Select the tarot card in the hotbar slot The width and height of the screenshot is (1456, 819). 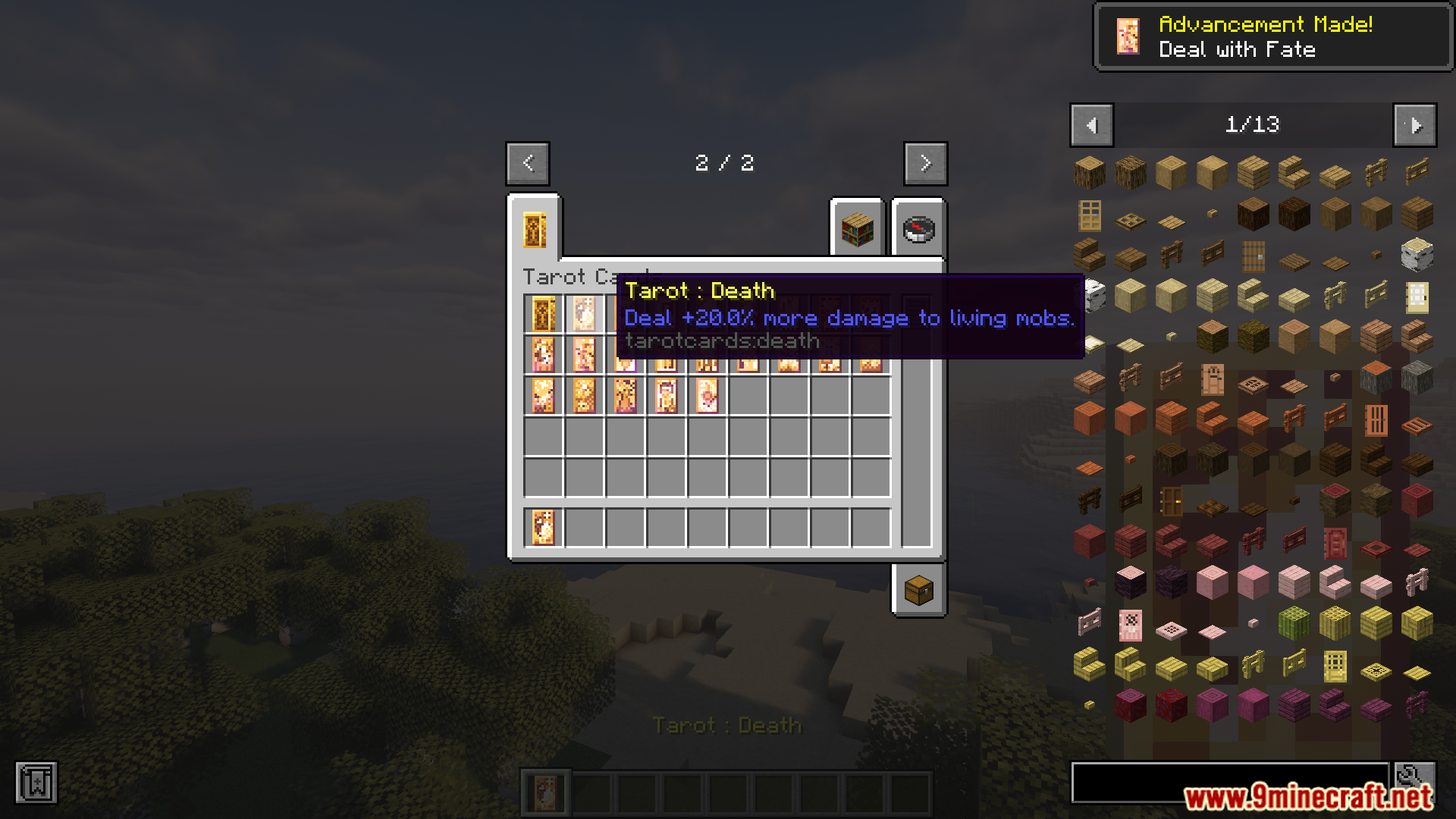tap(548, 791)
